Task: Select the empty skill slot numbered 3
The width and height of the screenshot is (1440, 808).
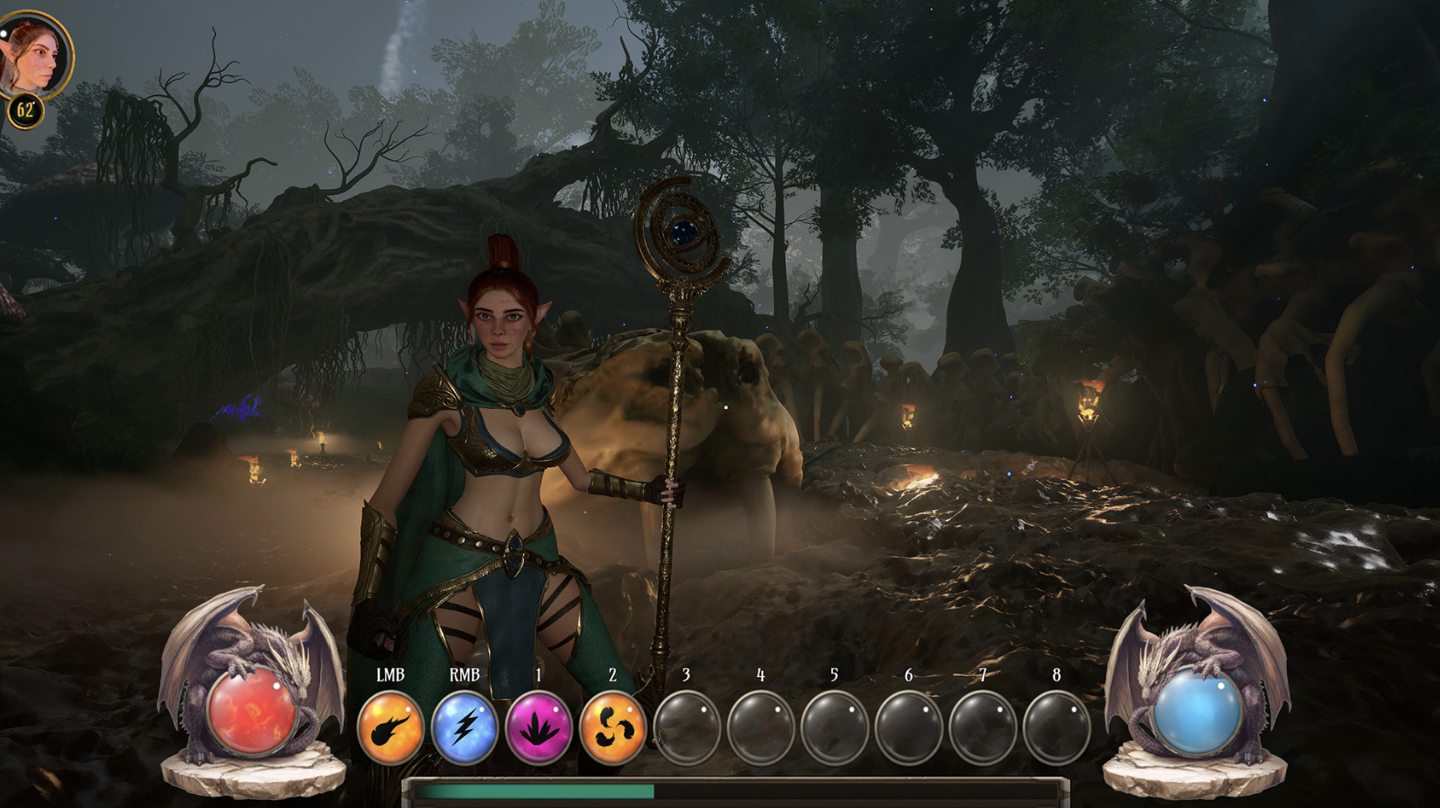Action: pyautogui.click(x=686, y=728)
